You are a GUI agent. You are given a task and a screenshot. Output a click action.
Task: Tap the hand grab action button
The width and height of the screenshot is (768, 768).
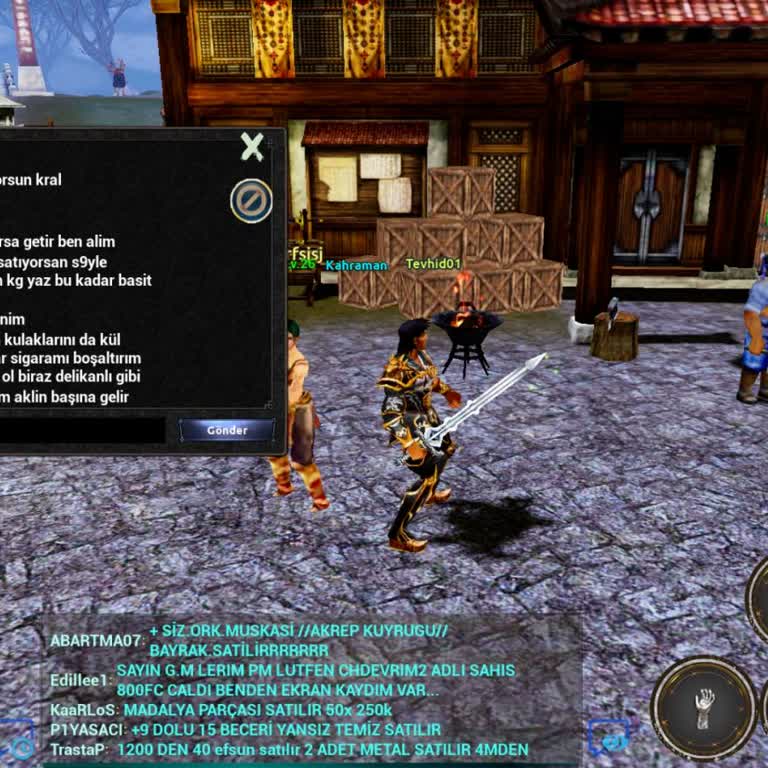[704, 708]
